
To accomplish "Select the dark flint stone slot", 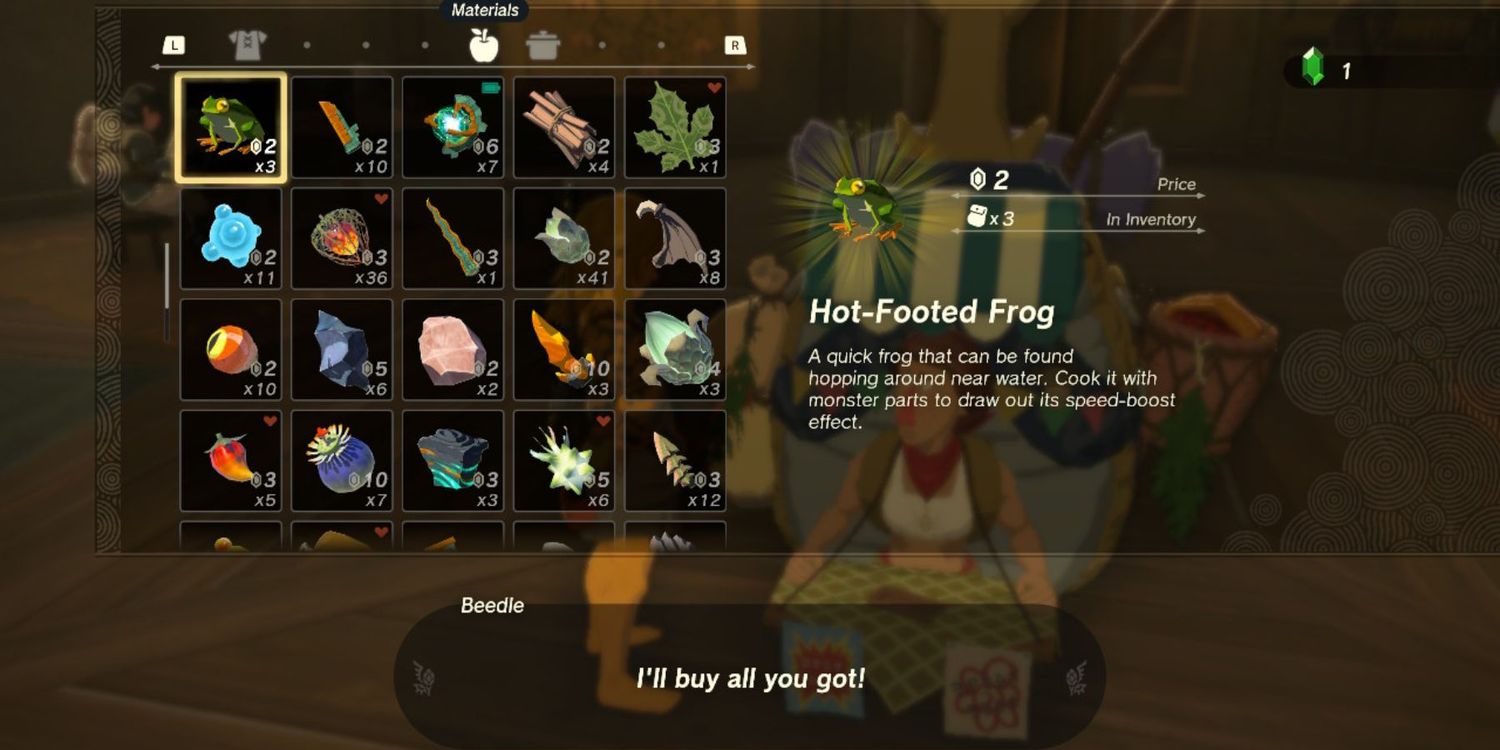I will [342, 350].
